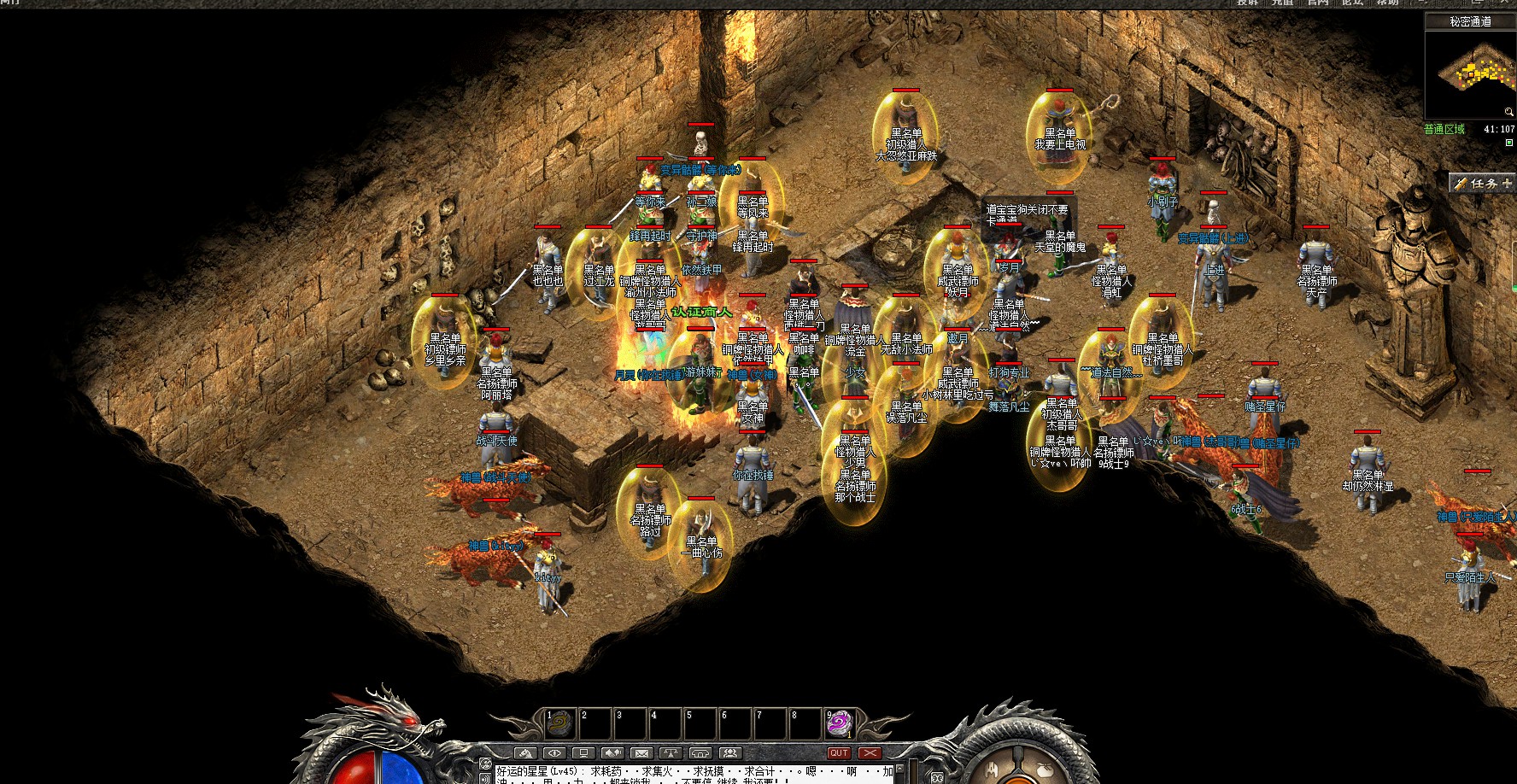1517x784 pixels.
Task: Open the envelope mail button
Action: pyautogui.click(x=641, y=753)
